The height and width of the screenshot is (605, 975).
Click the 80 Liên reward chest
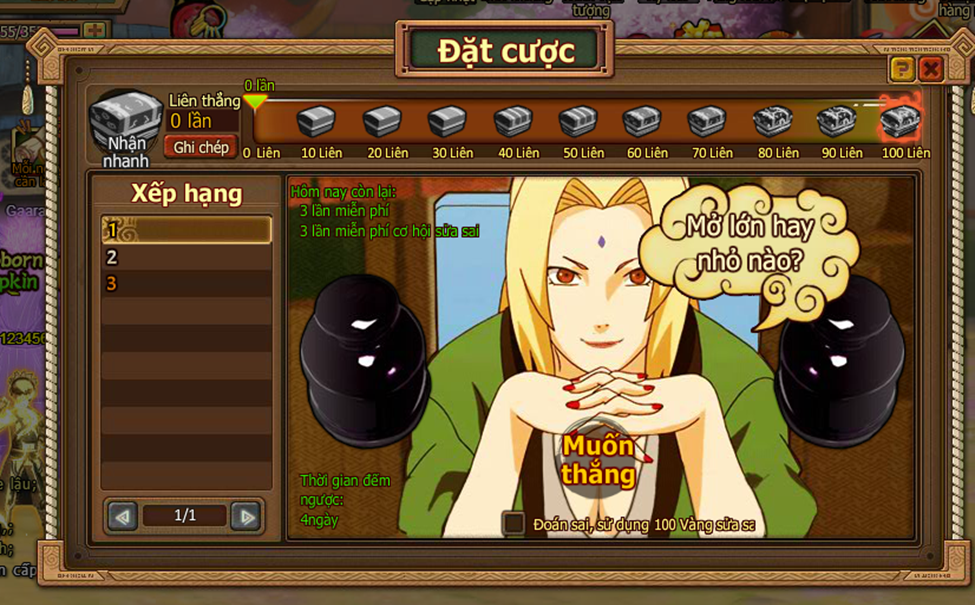tap(773, 122)
